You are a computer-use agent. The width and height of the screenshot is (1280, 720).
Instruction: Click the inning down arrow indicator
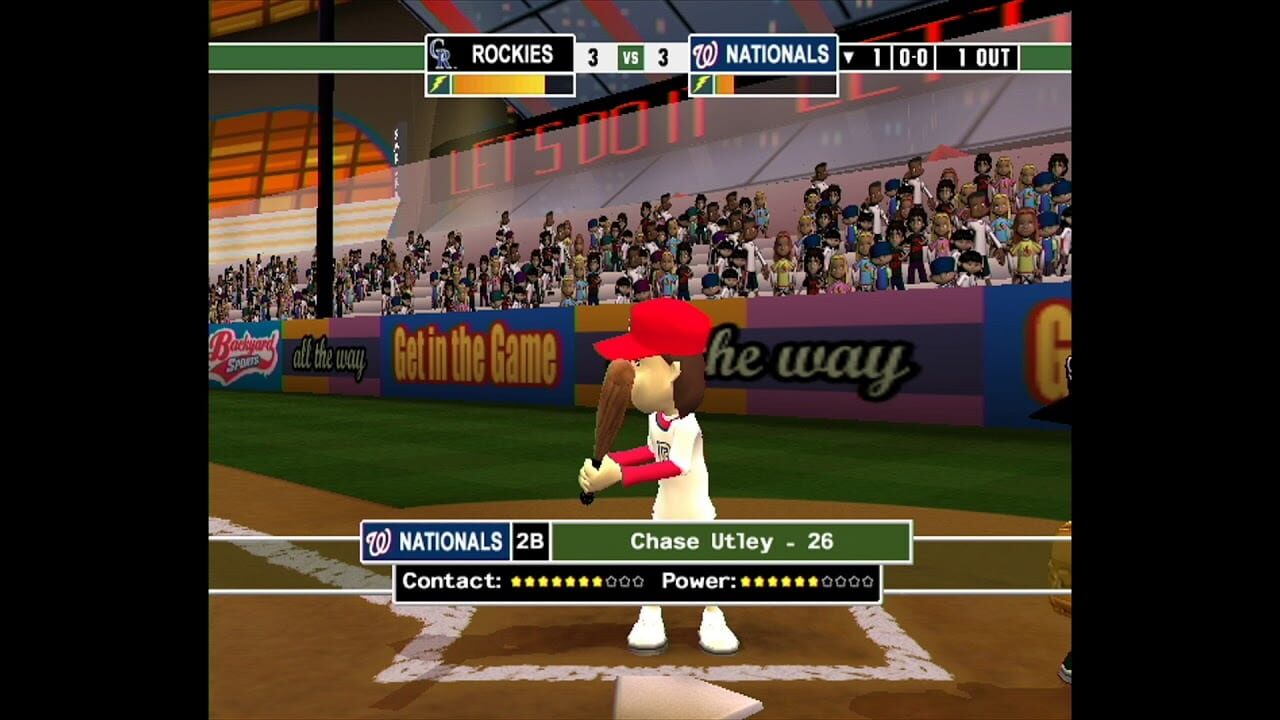tap(851, 56)
